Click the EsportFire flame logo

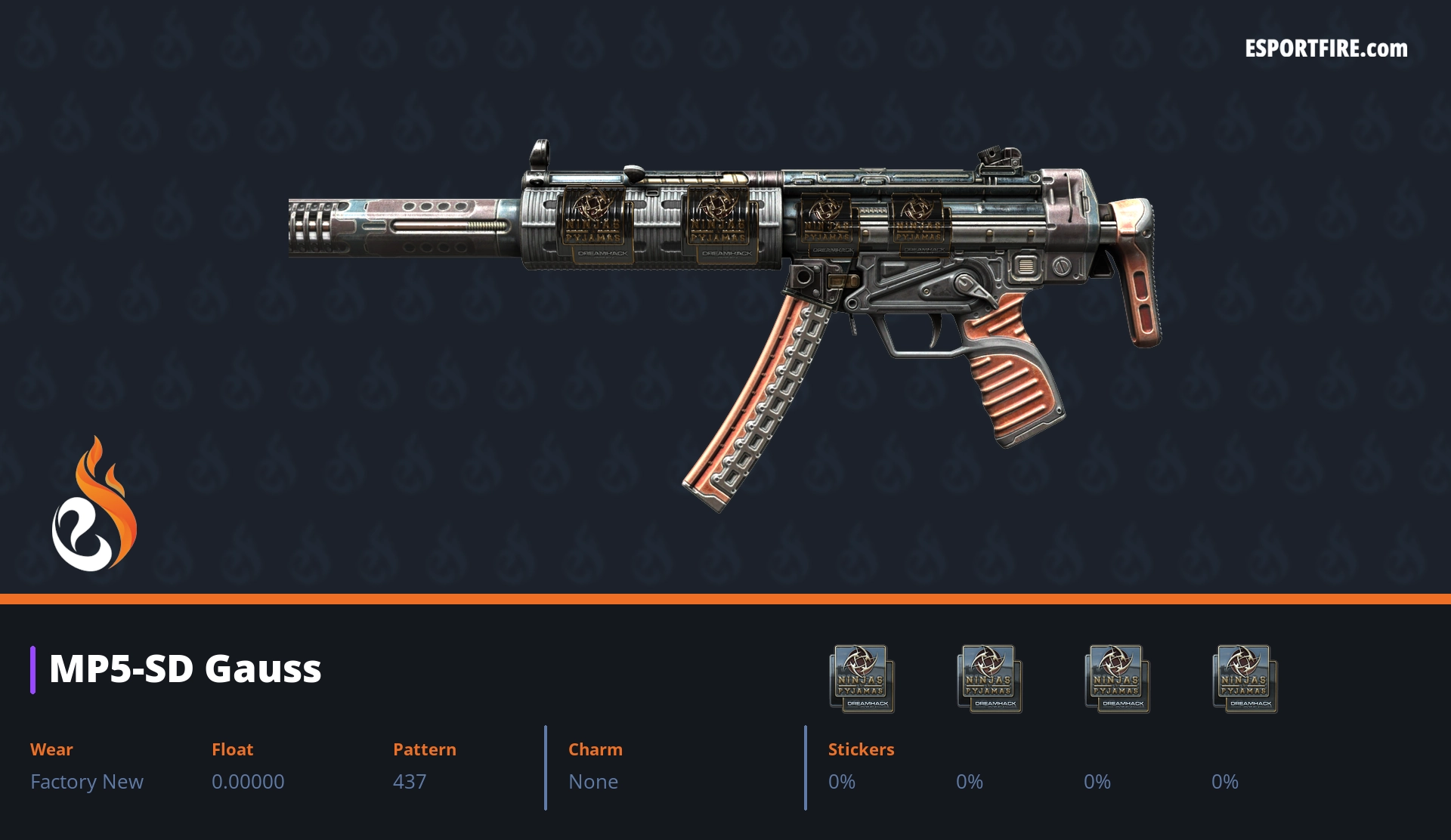[x=94, y=505]
